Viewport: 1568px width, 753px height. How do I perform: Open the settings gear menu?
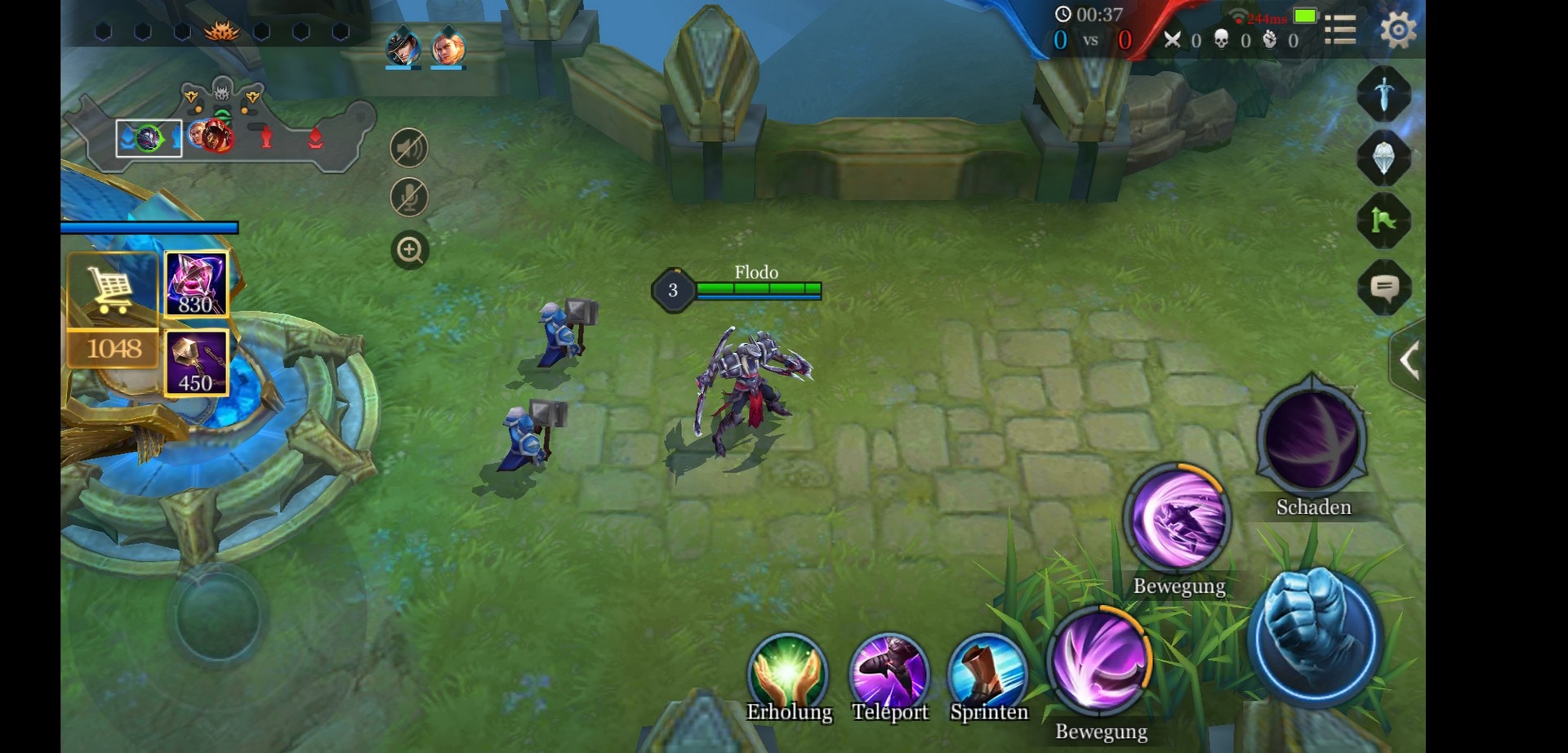[x=1397, y=30]
